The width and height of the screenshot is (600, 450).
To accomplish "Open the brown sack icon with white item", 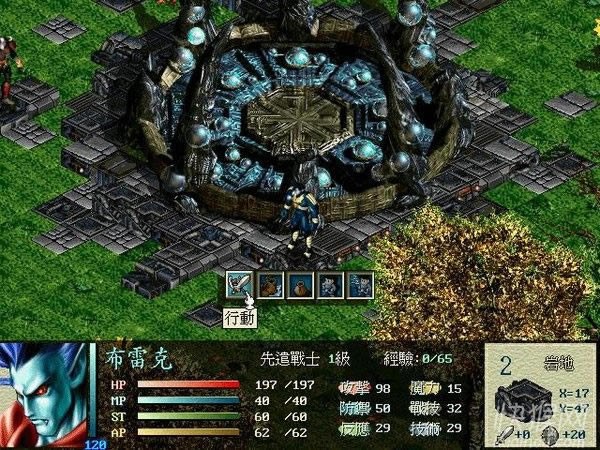I will click(x=270, y=284).
